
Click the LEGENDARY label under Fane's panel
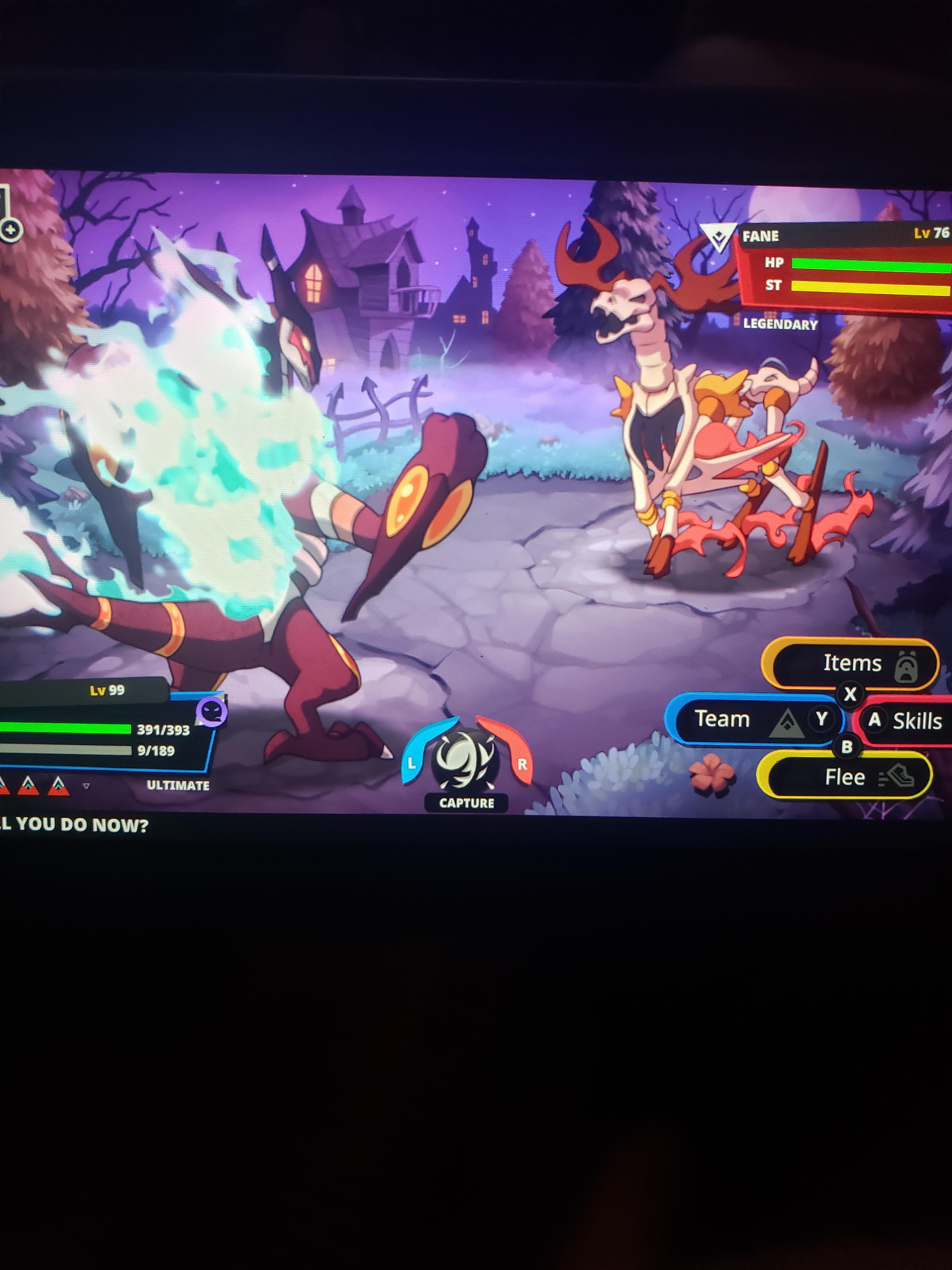pyautogui.click(x=779, y=325)
